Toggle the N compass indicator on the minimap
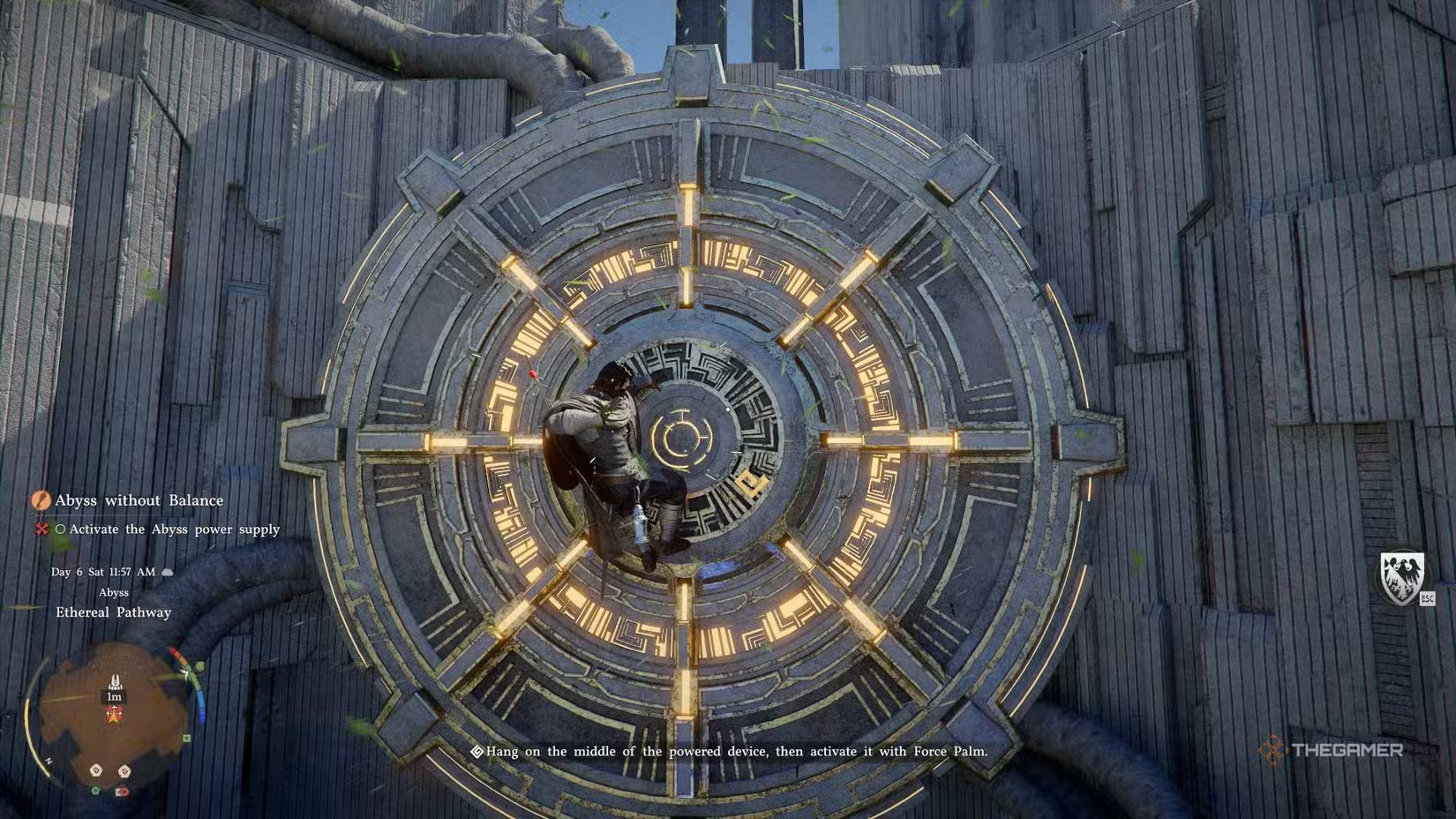The width and height of the screenshot is (1456, 819). tap(49, 759)
